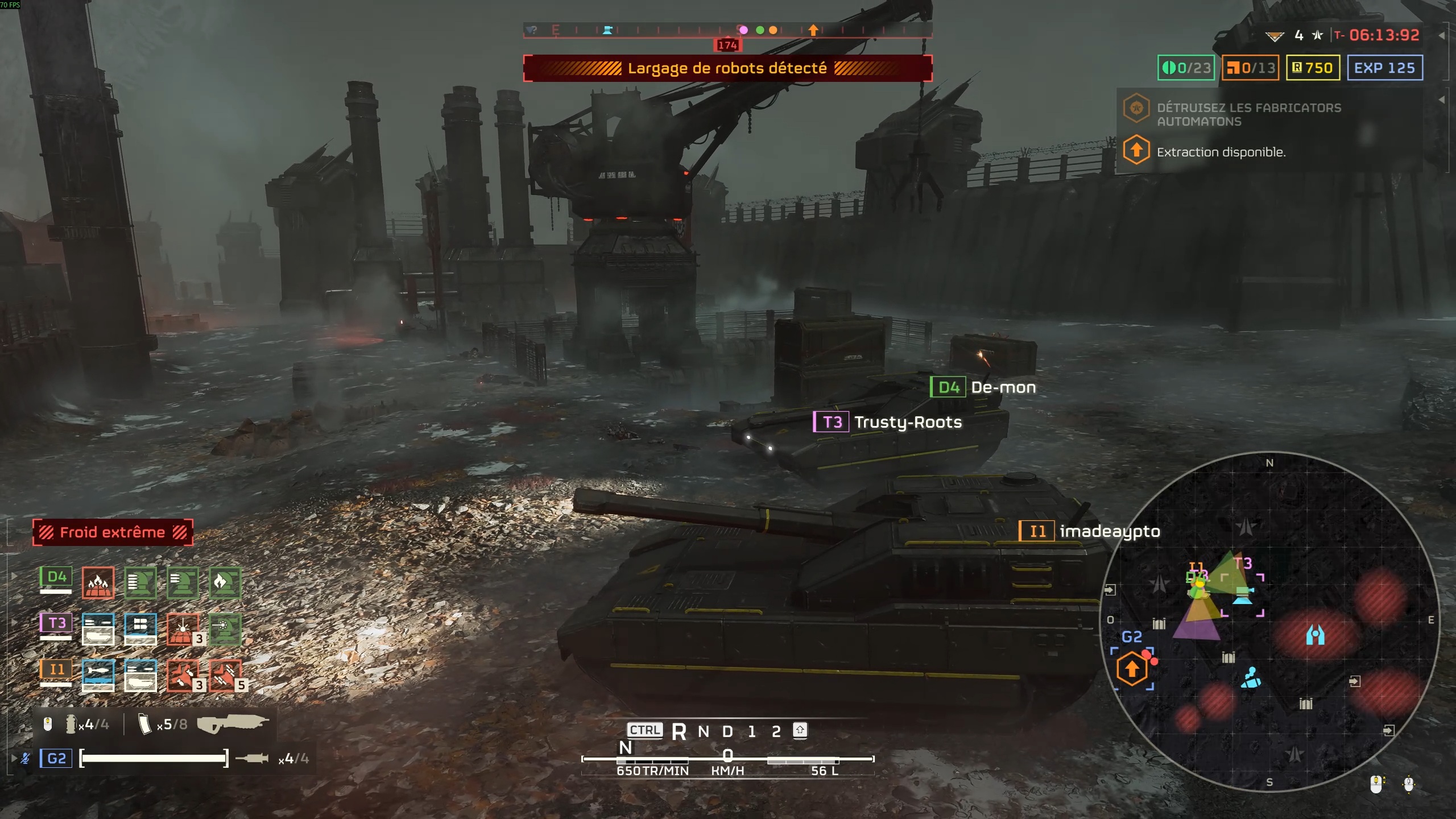Select the orbital railcannon icon showing 5 uses
The height and width of the screenshot is (819, 1456).
(x=225, y=676)
